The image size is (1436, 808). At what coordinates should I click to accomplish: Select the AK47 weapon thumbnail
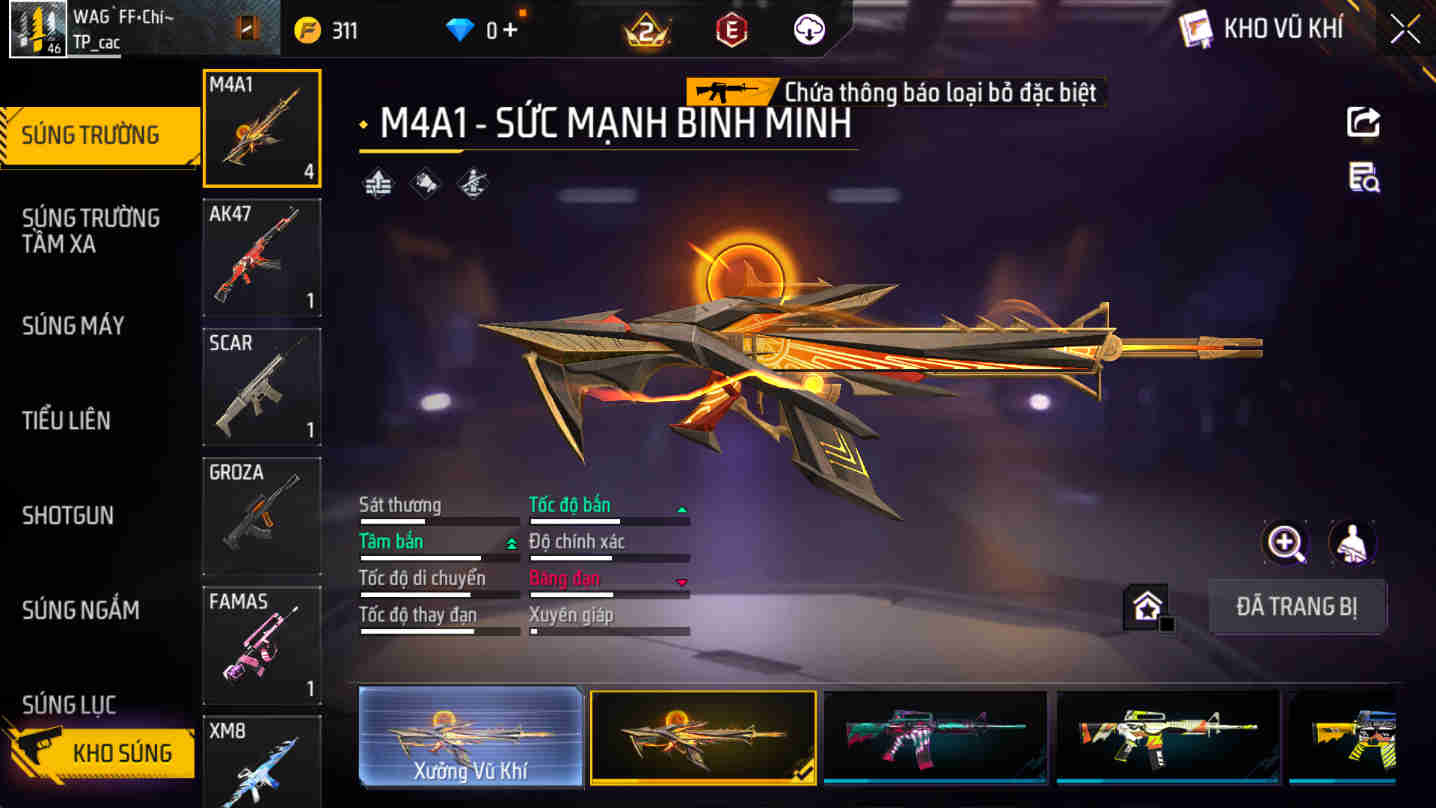pyautogui.click(x=261, y=258)
